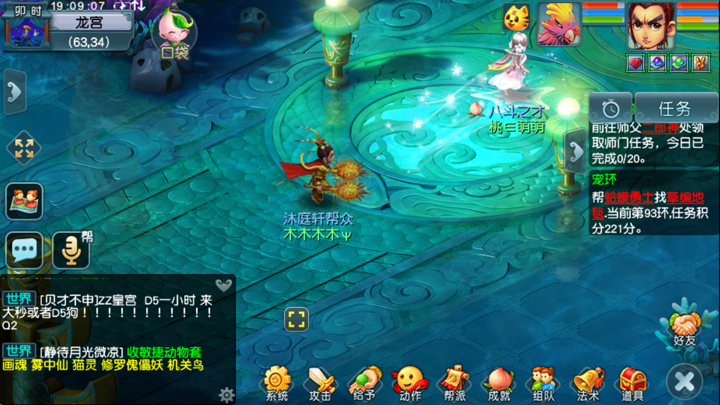Open the 好友 friends handshake icon

(x=685, y=326)
